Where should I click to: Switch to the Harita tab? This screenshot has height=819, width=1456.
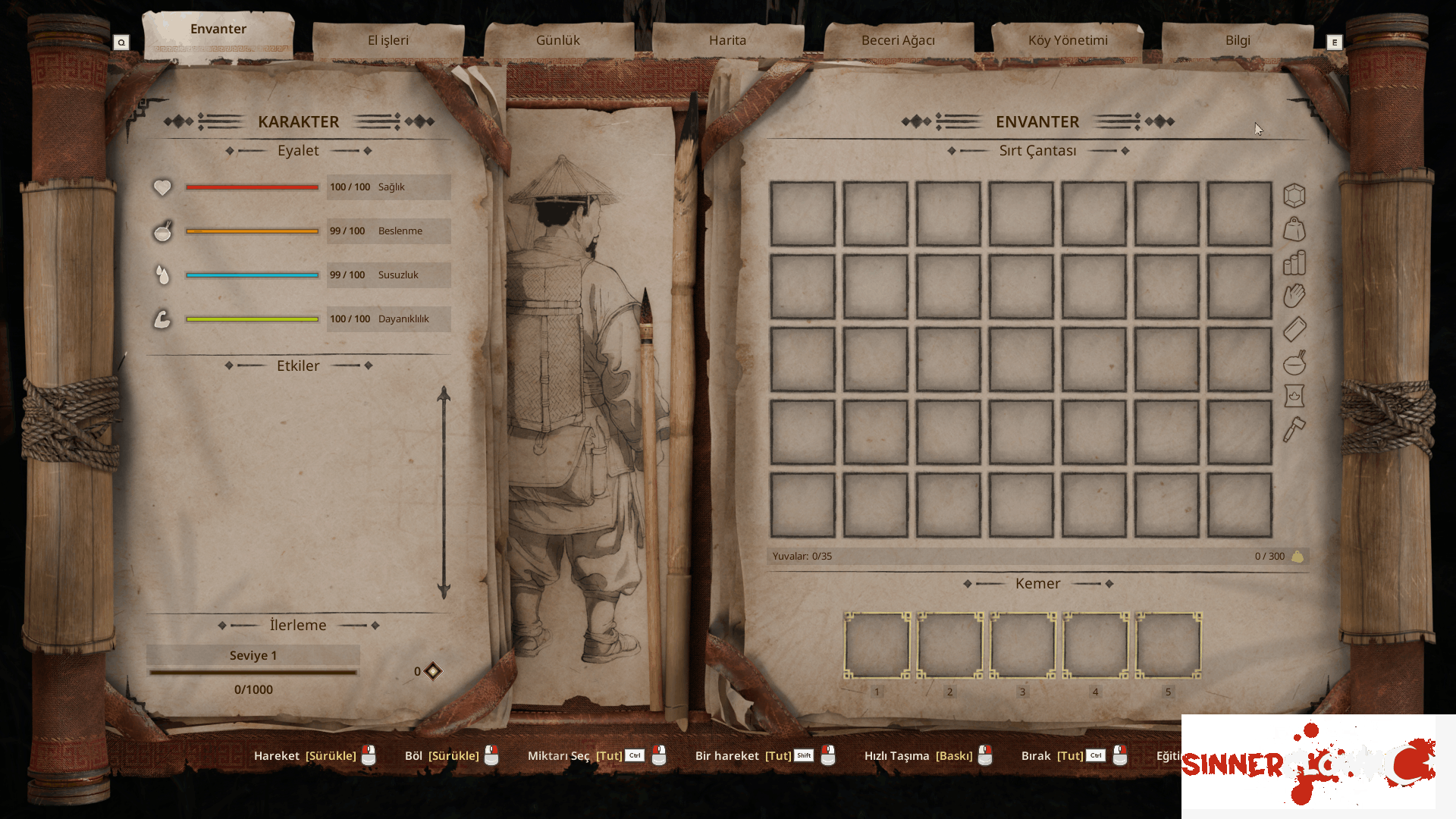coord(727,40)
